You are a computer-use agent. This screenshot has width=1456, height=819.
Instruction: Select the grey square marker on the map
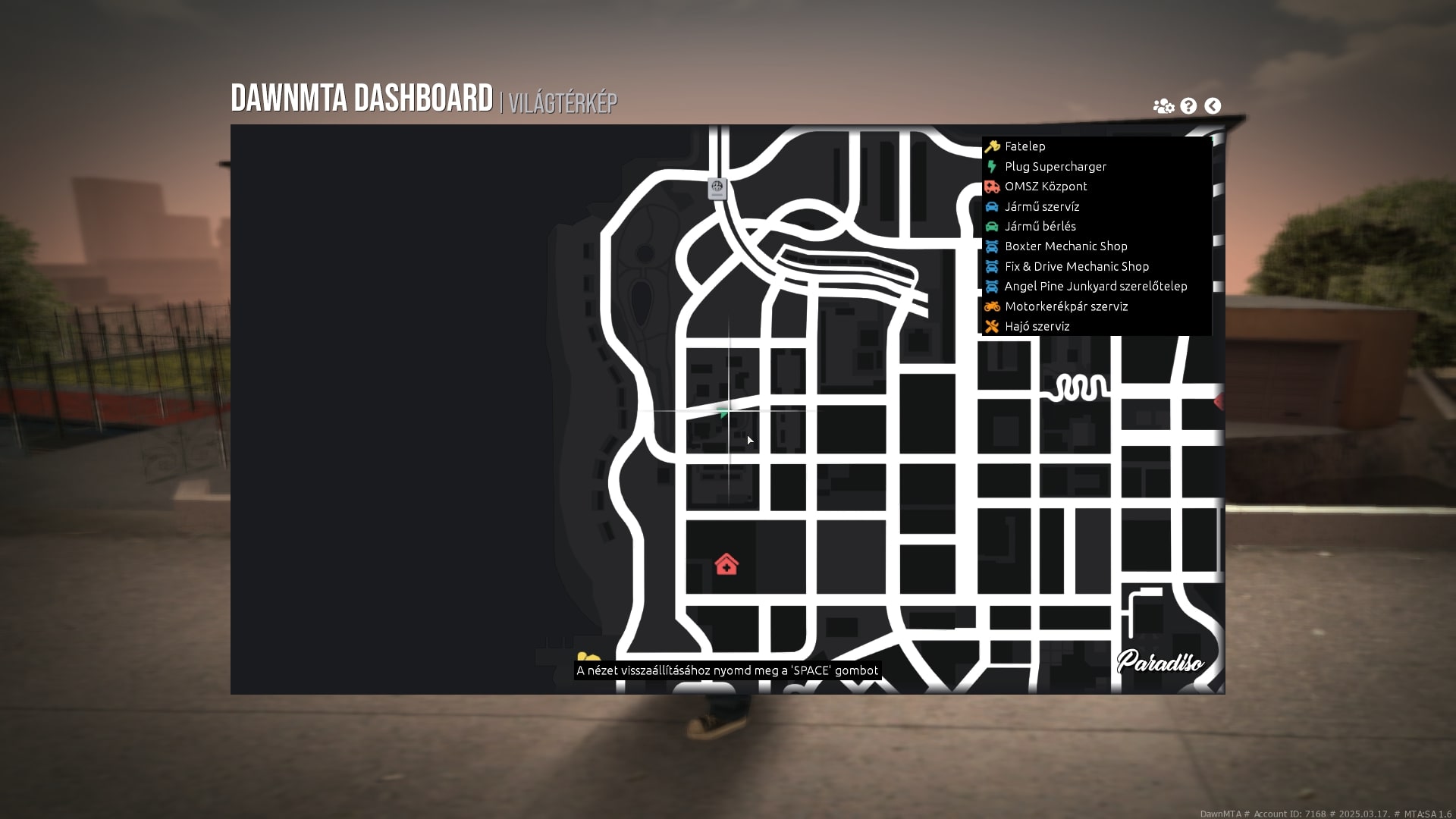point(717,187)
